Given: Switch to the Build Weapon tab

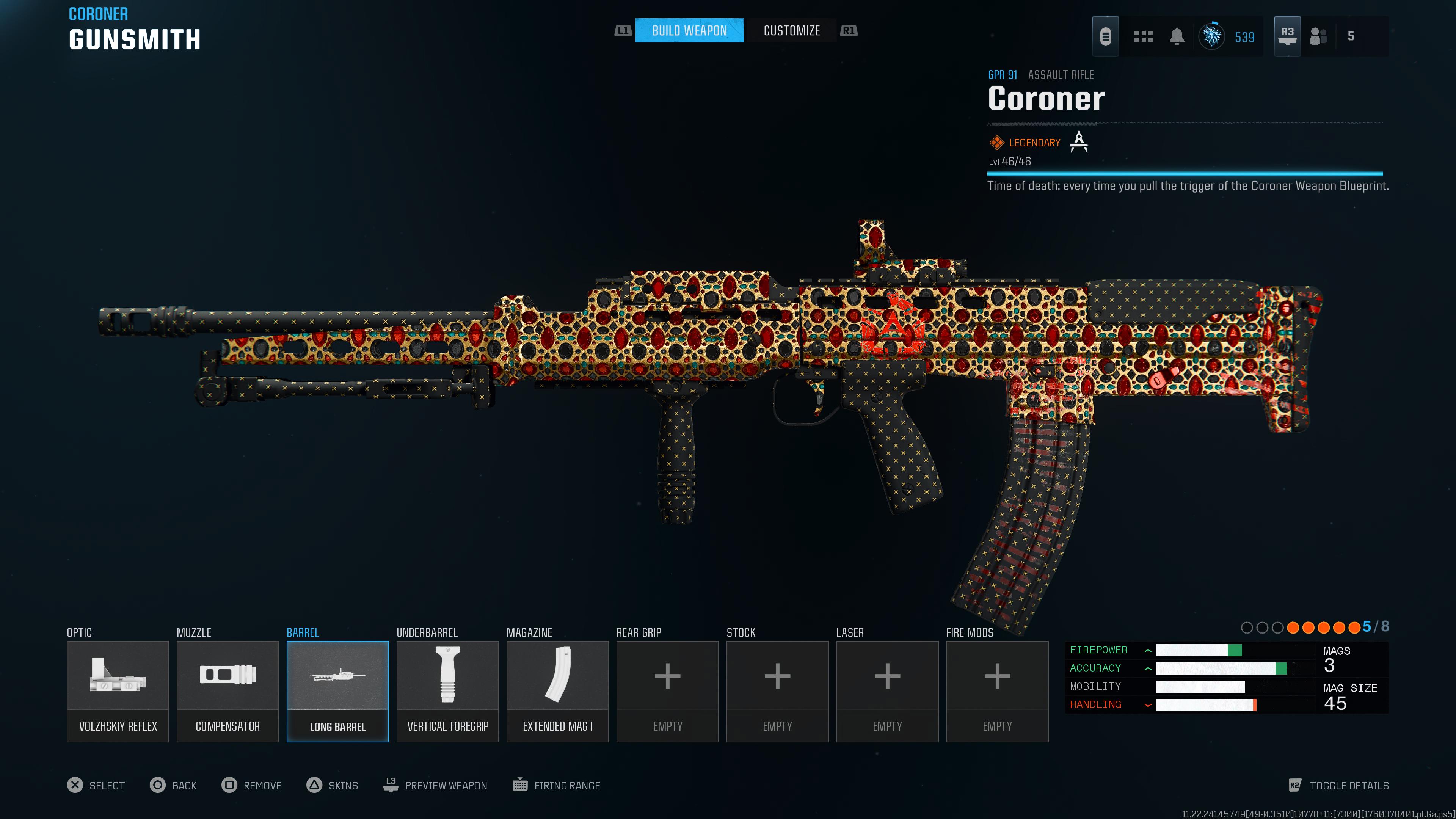Looking at the screenshot, I should pyautogui.click(x=689, y=30).
